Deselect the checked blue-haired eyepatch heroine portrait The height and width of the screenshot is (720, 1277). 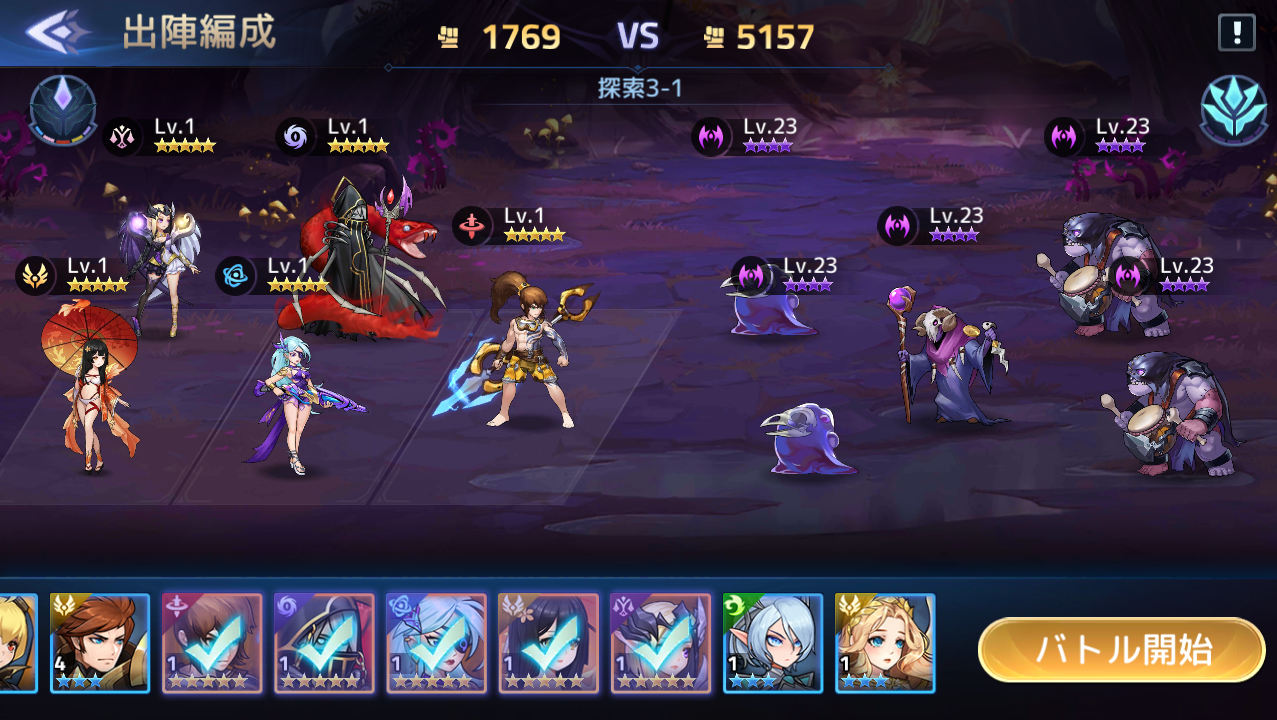[436, 643]
